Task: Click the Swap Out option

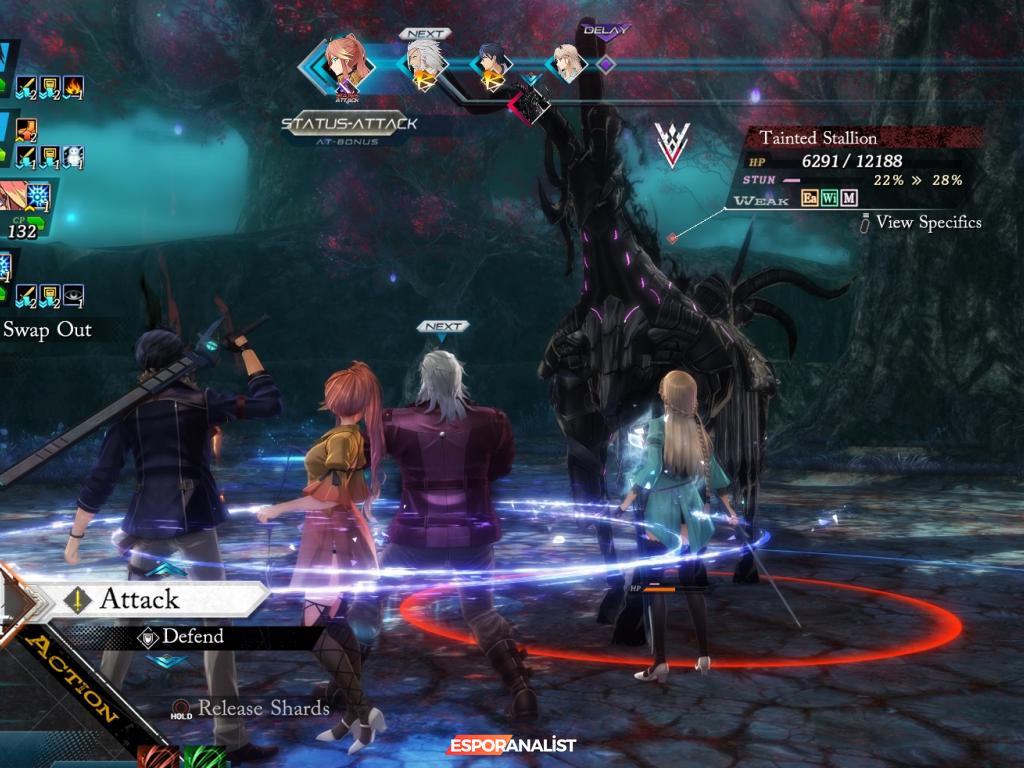Action: point(47,330)
